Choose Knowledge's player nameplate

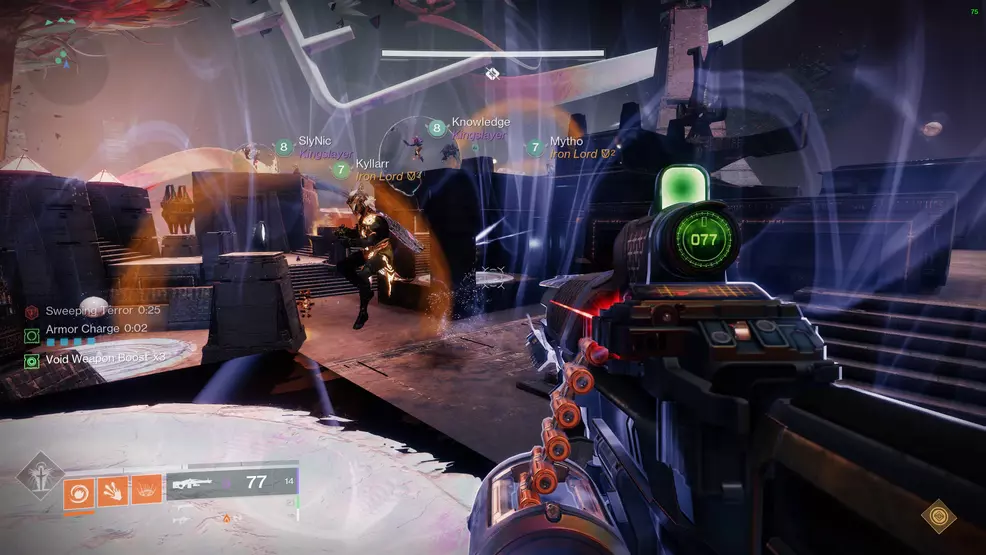479,122
